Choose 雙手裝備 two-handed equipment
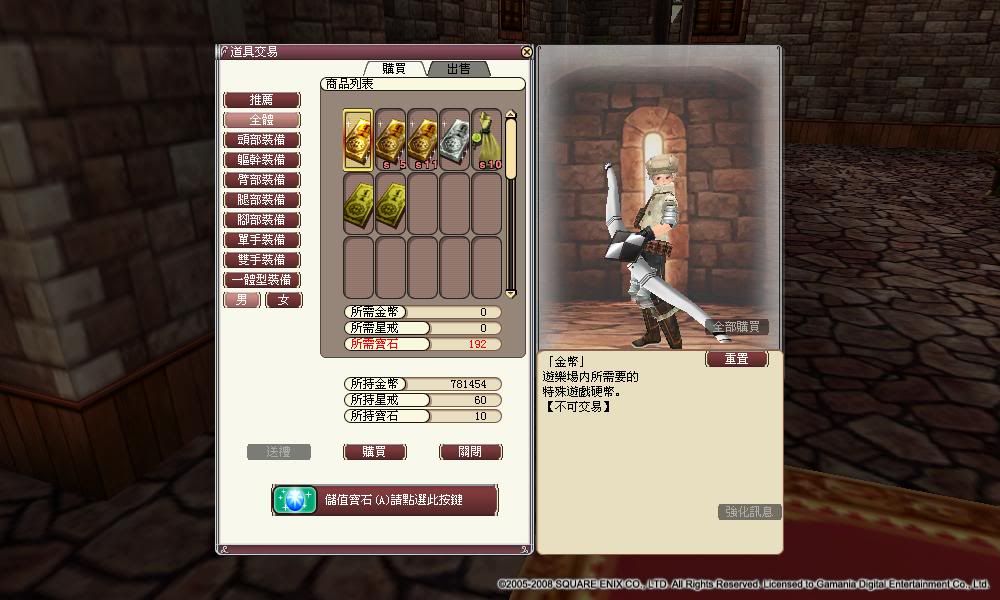Screen dimensions: 1000x600 pos(261,260)
